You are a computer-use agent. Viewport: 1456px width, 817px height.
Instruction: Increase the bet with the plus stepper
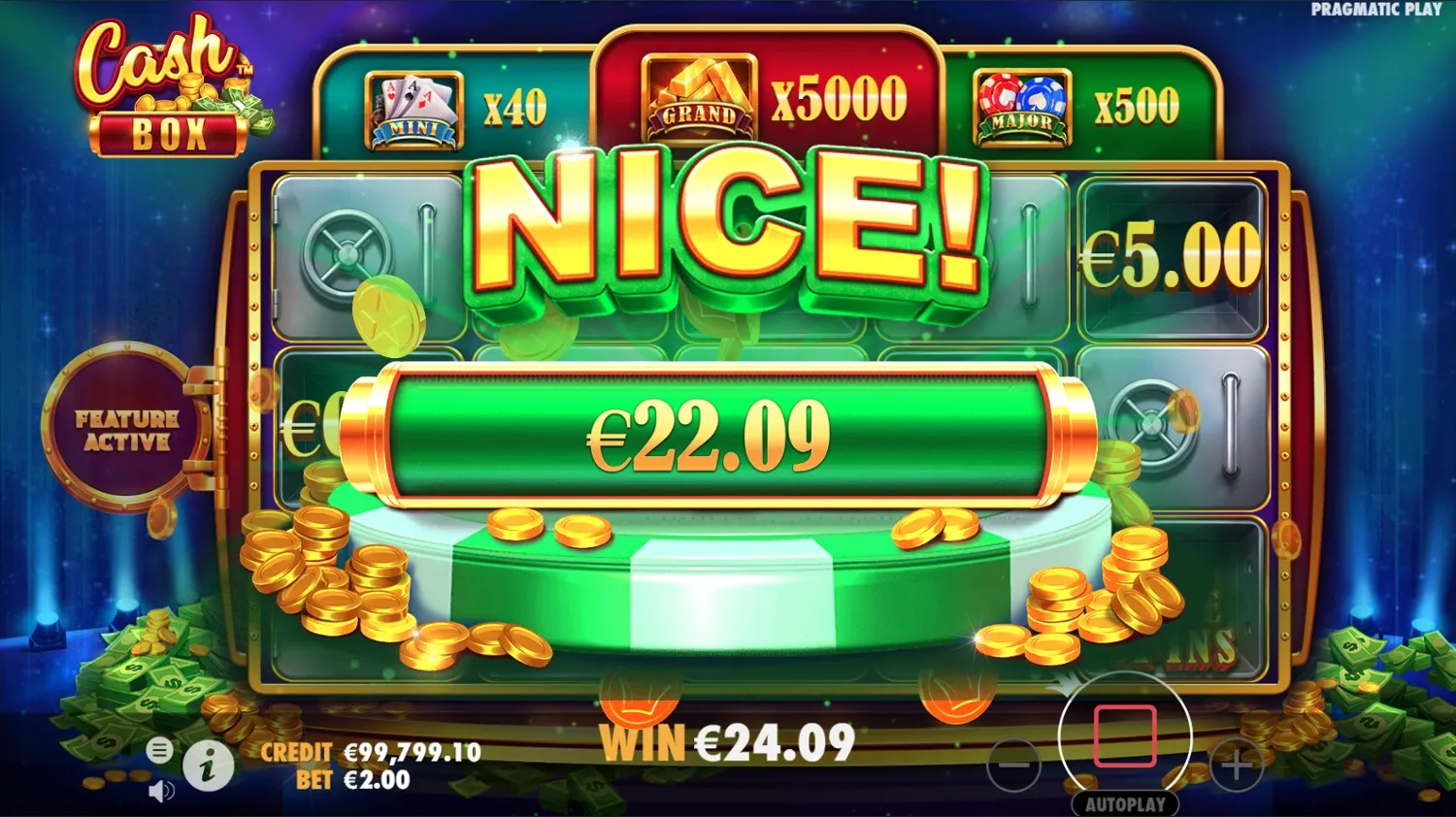pyautogui.click(x=1236, y=767)
